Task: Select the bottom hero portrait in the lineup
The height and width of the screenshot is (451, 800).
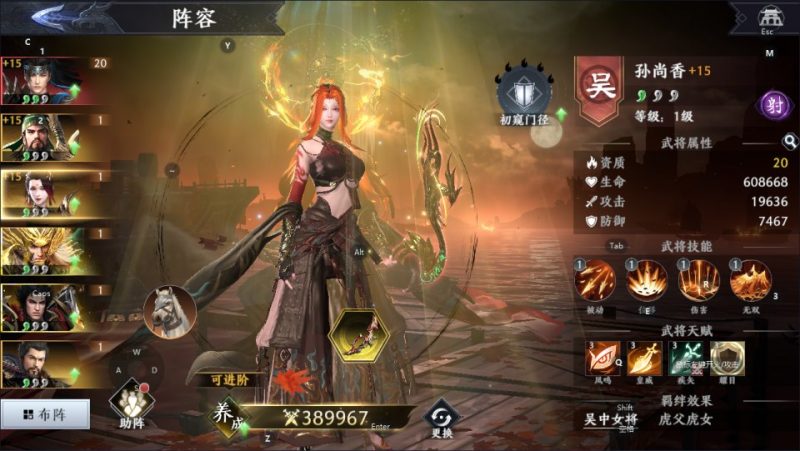Action: point(42,364)
